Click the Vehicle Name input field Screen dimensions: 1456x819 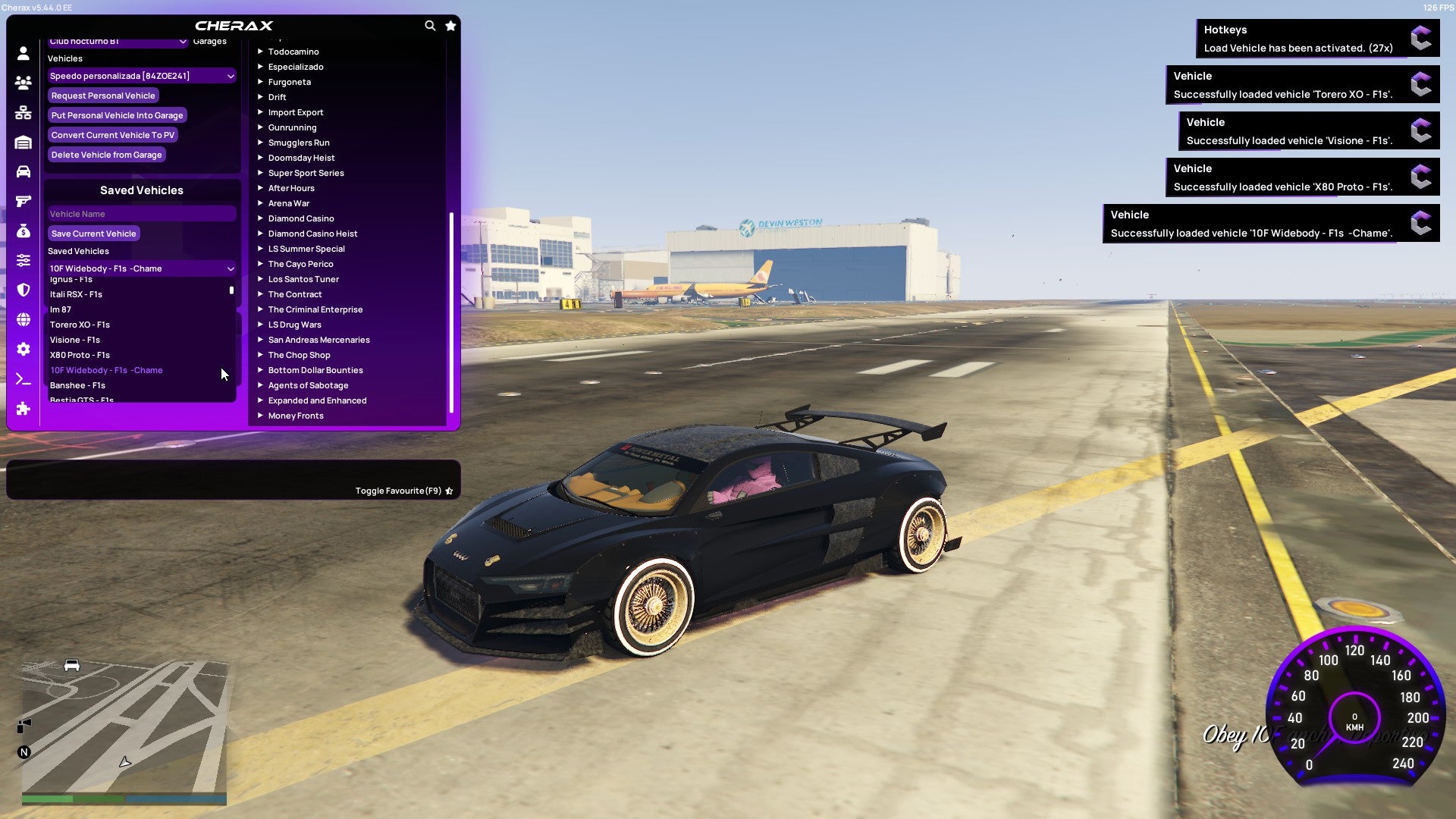tap(141, 213)
